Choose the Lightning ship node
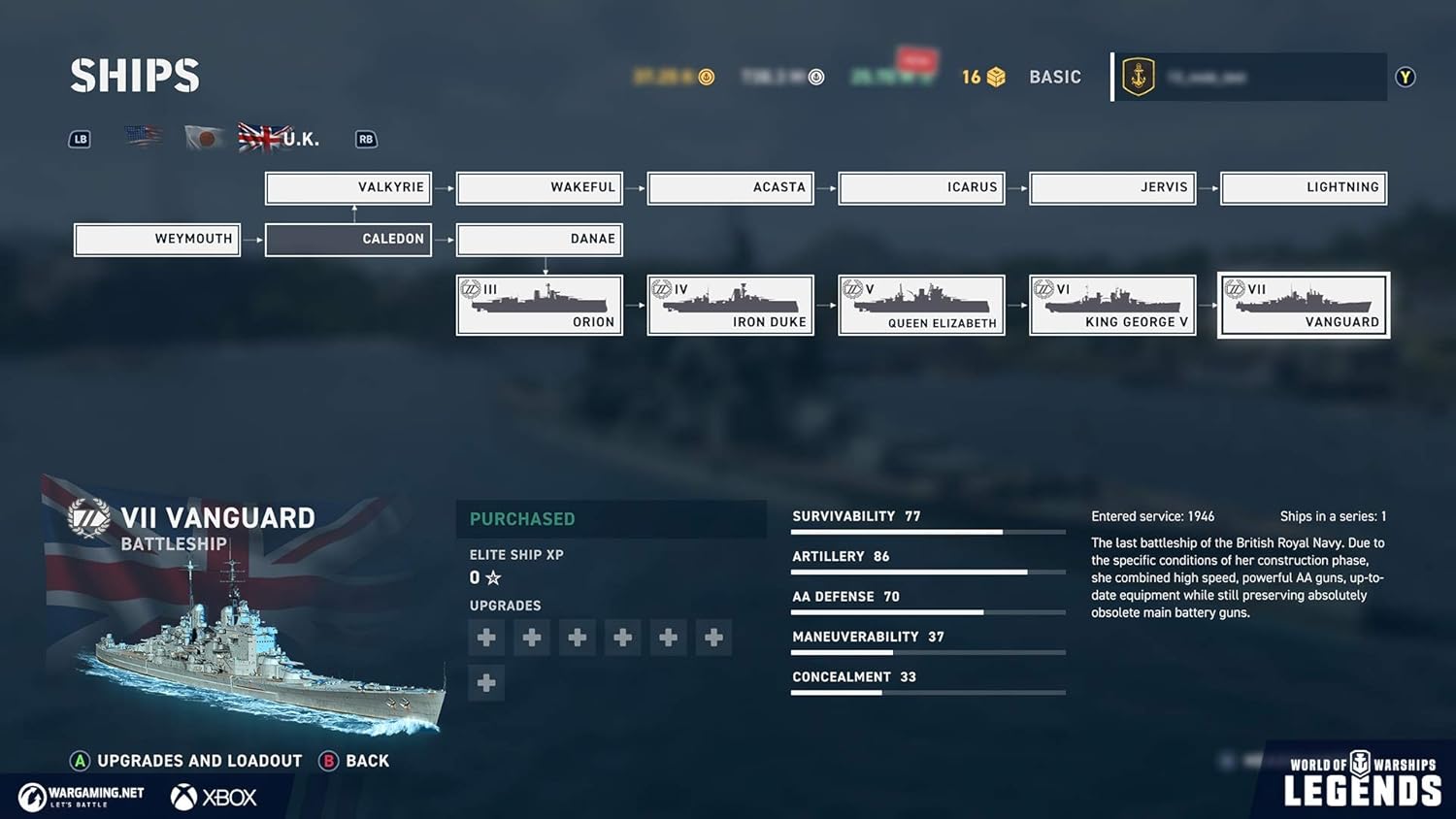This screenshot has height=819, width=1456. pyautogui.click(x=1304, y=187)
